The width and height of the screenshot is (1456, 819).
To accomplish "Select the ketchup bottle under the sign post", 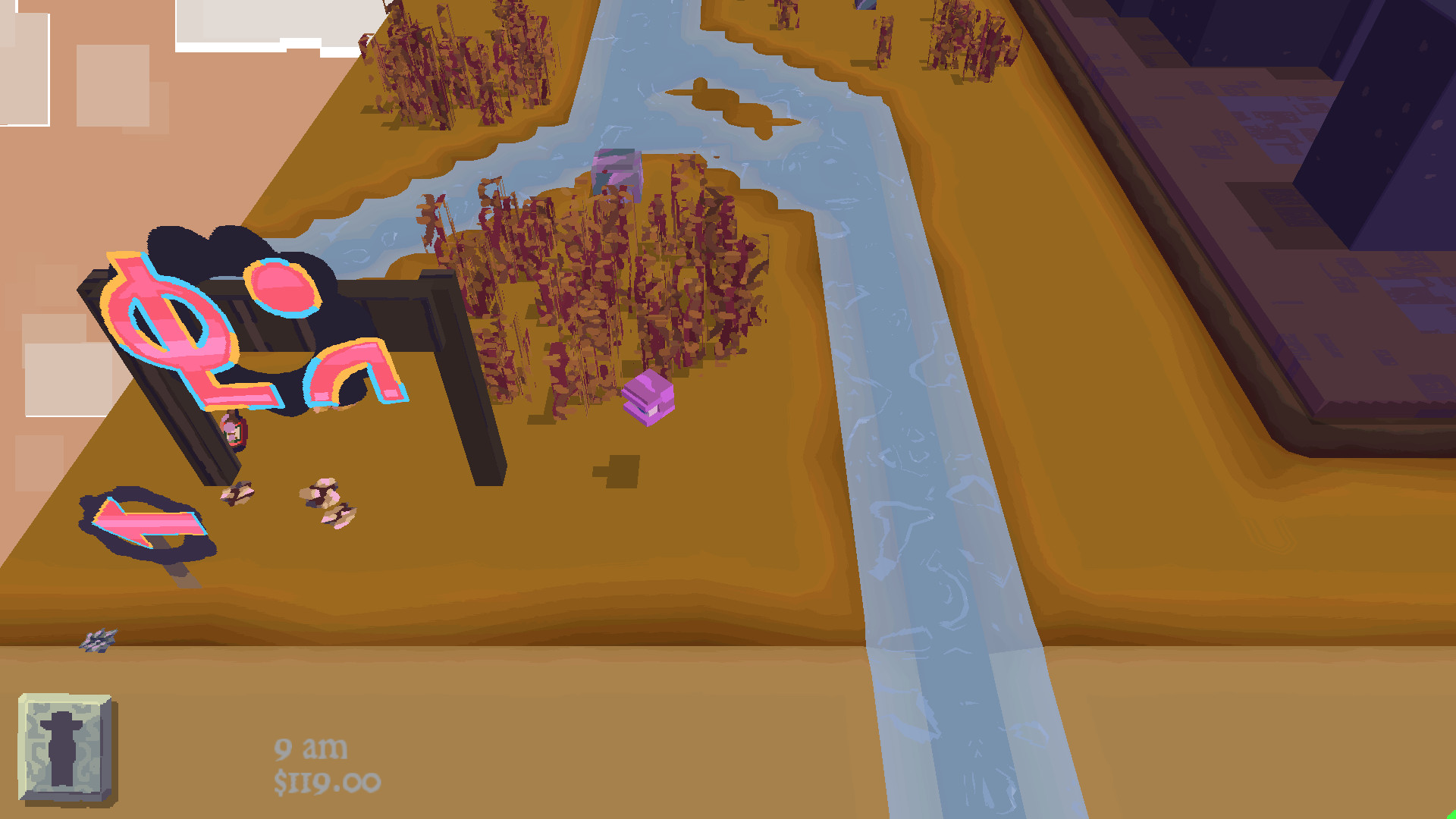I will (233, 432).
